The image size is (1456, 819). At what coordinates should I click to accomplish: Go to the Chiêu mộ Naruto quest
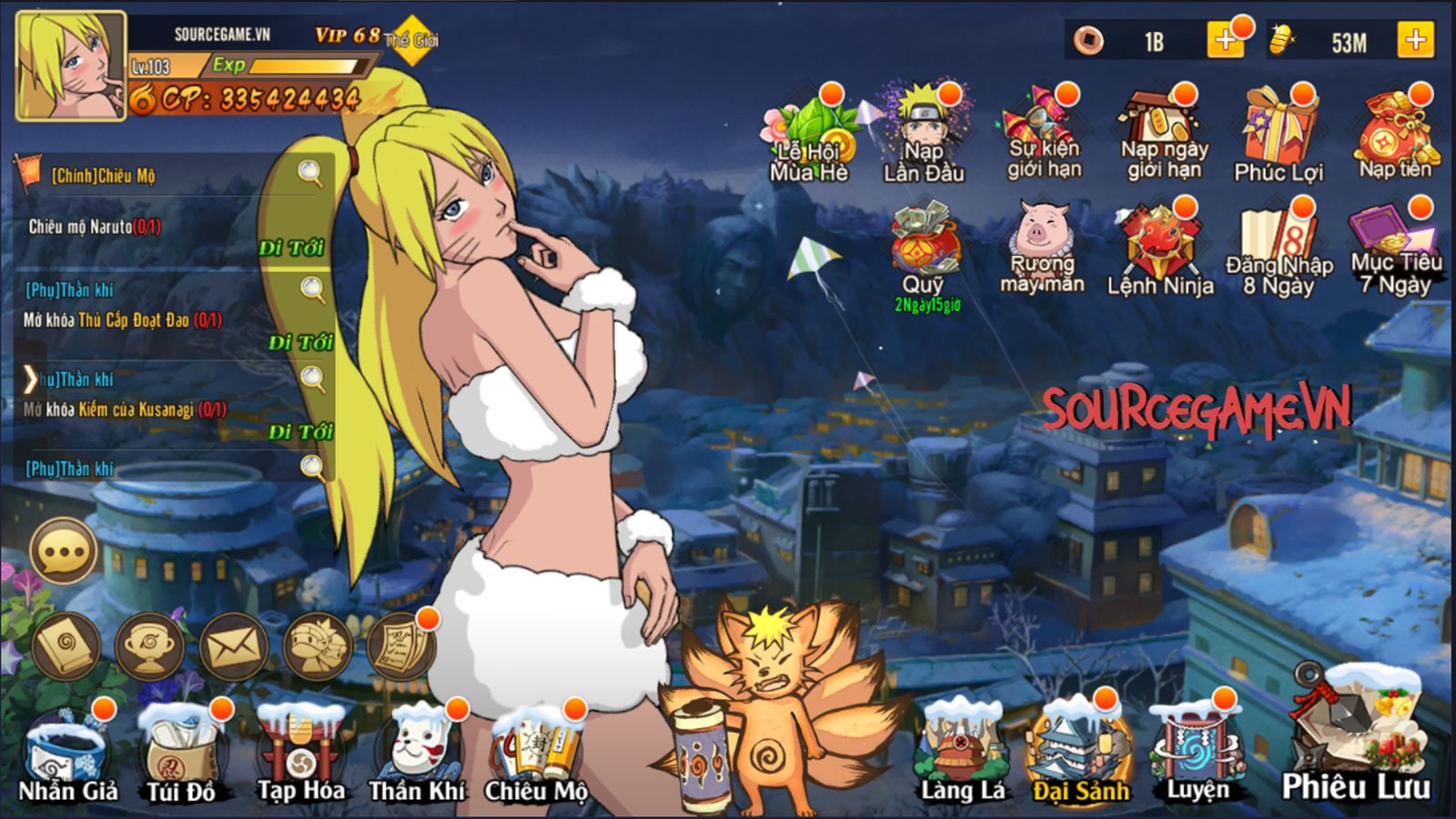(291, 248)
